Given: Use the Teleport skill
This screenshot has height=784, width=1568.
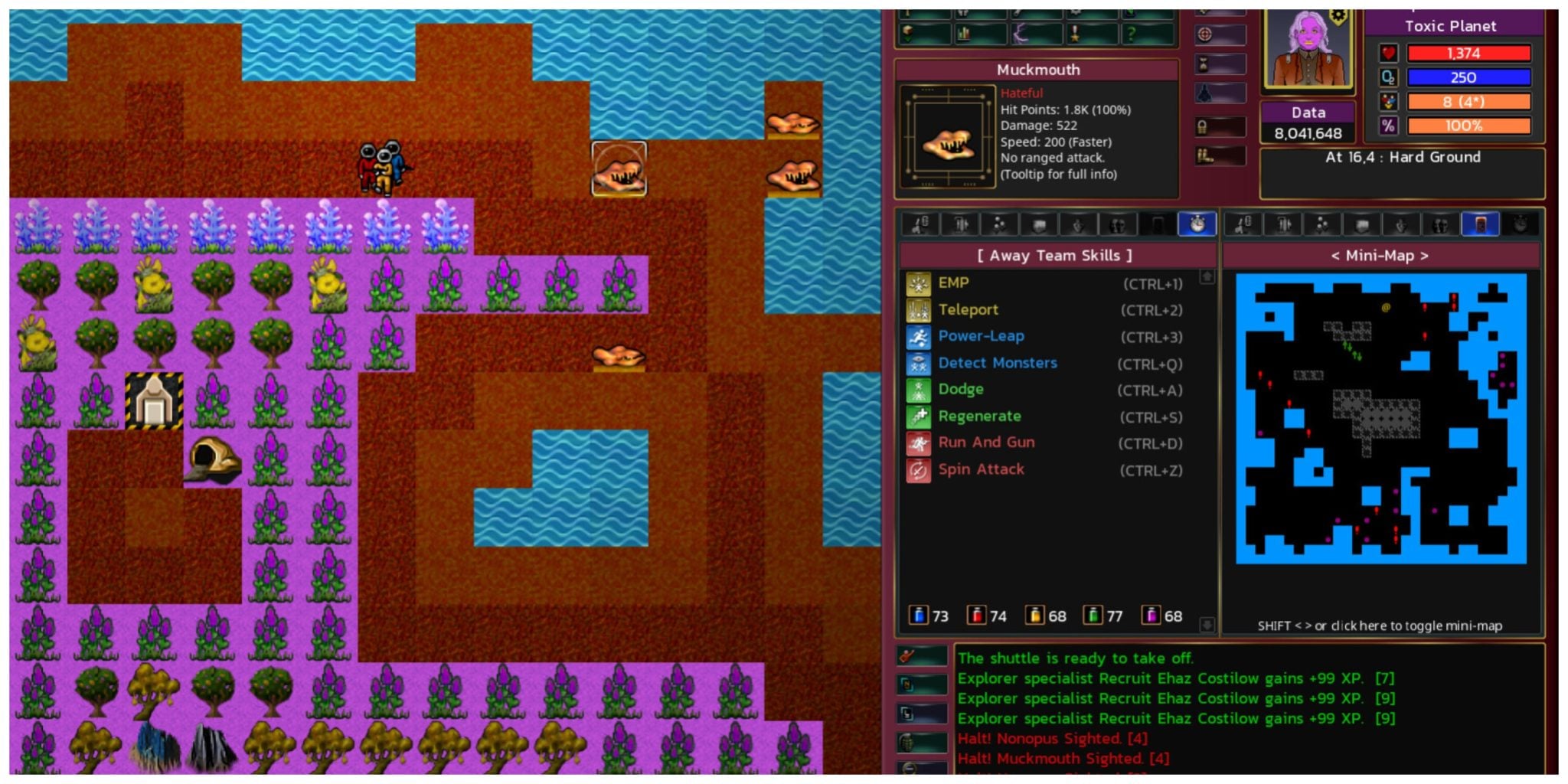Looking at the screenshot, I should (x=968, y=310).
